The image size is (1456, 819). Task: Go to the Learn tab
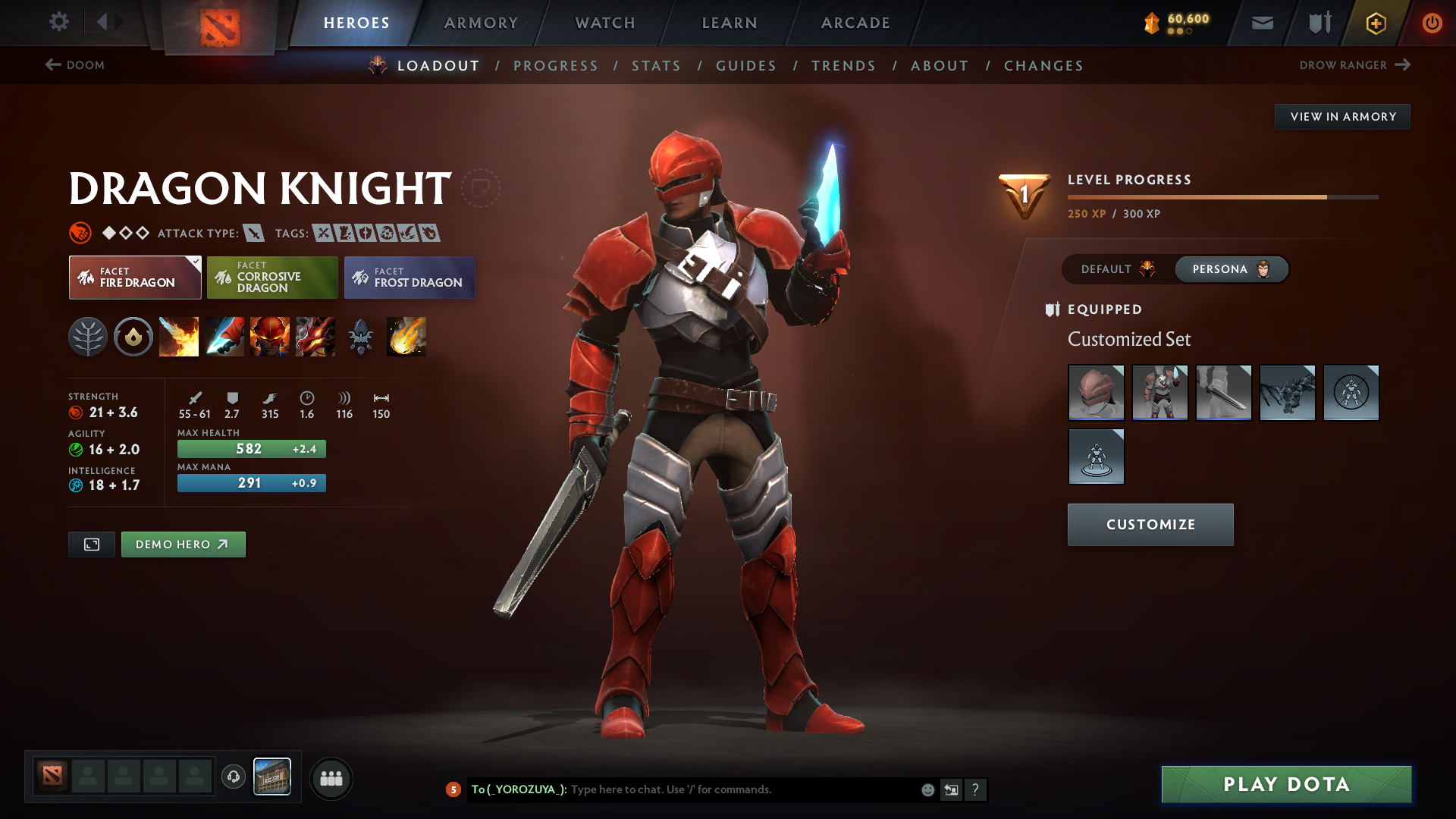click(730, 23)
